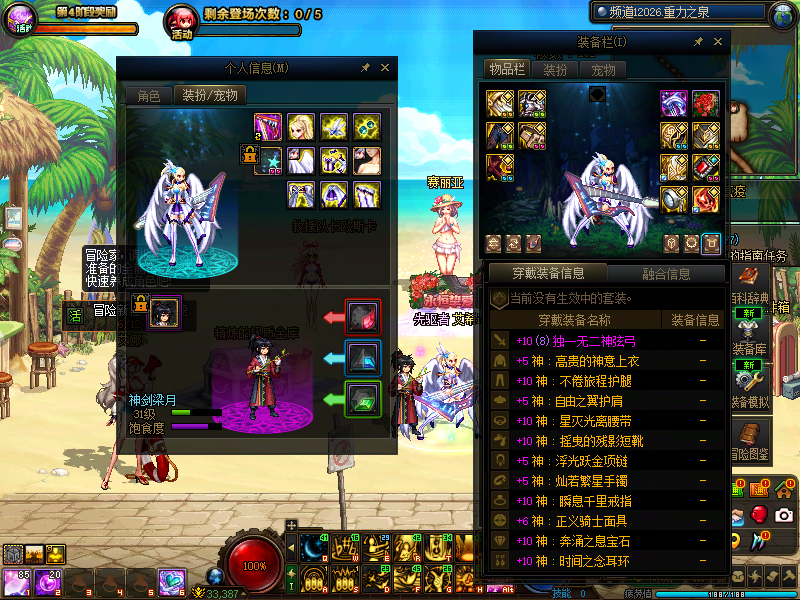Close the 装备栏 equipment window
800x600 pixels.
[x=719, y=41]
